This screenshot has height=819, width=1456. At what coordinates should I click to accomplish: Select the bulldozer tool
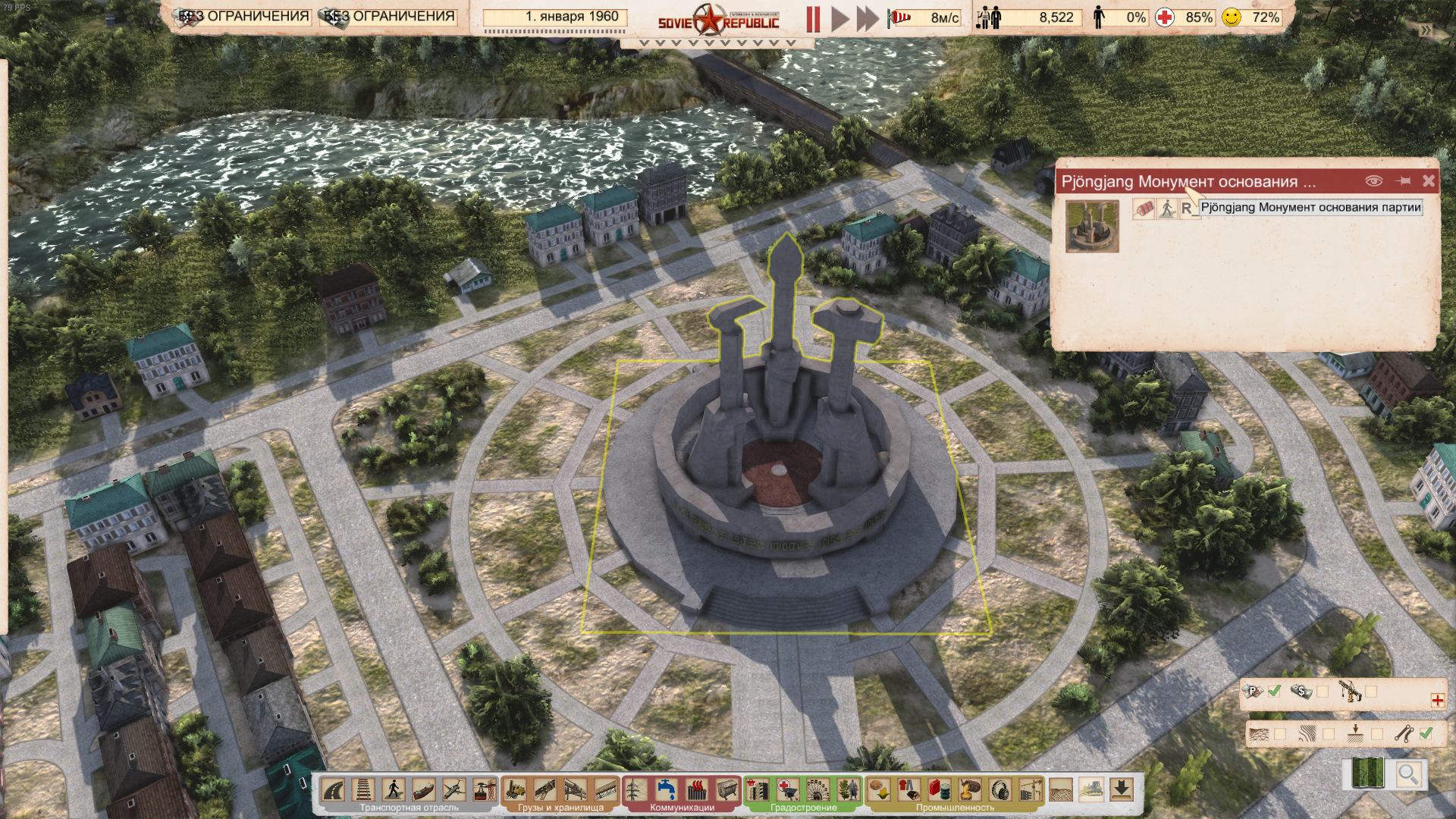[x=1090, y=790]
